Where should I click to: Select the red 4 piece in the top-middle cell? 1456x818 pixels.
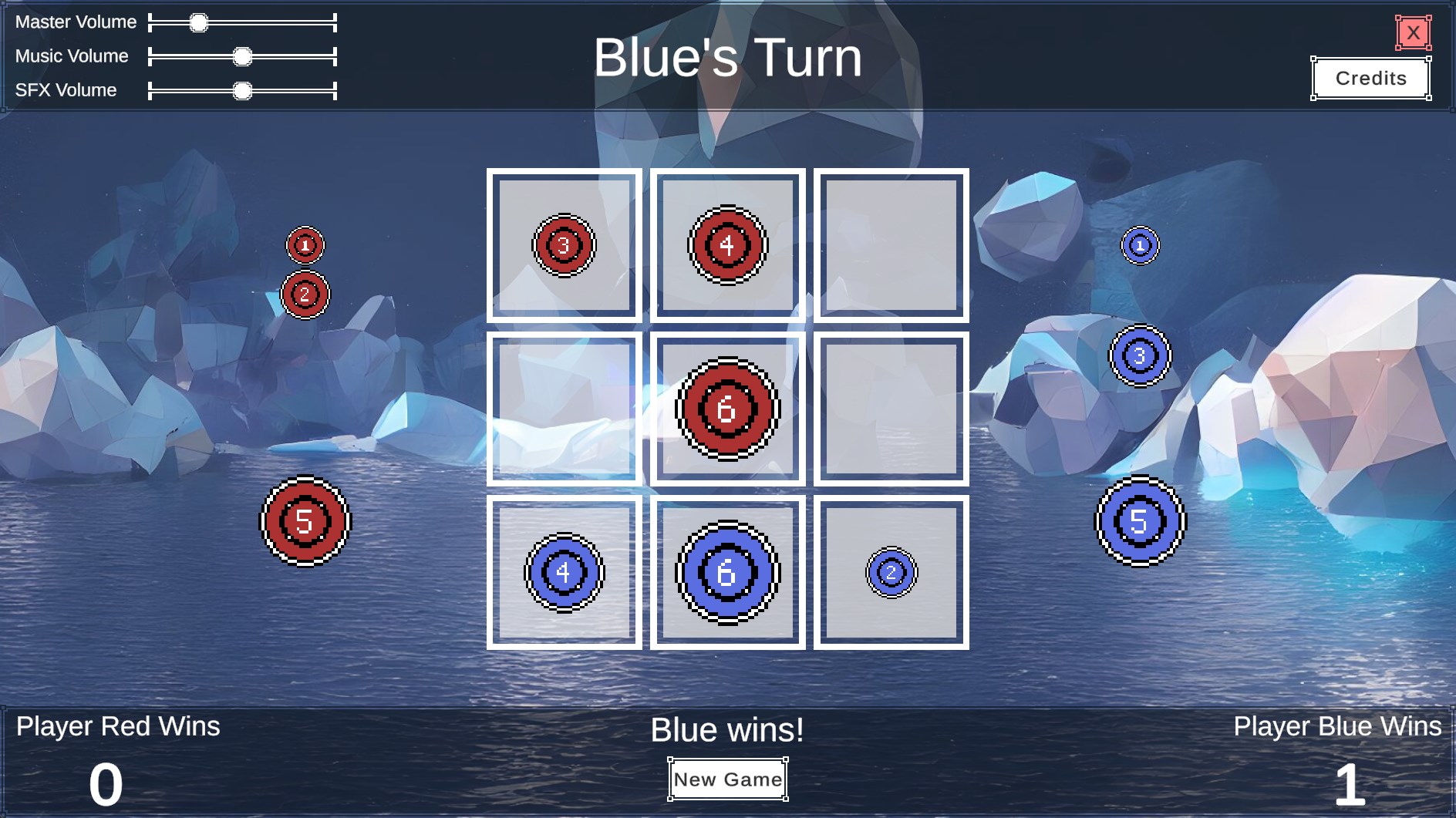[726, 244]
